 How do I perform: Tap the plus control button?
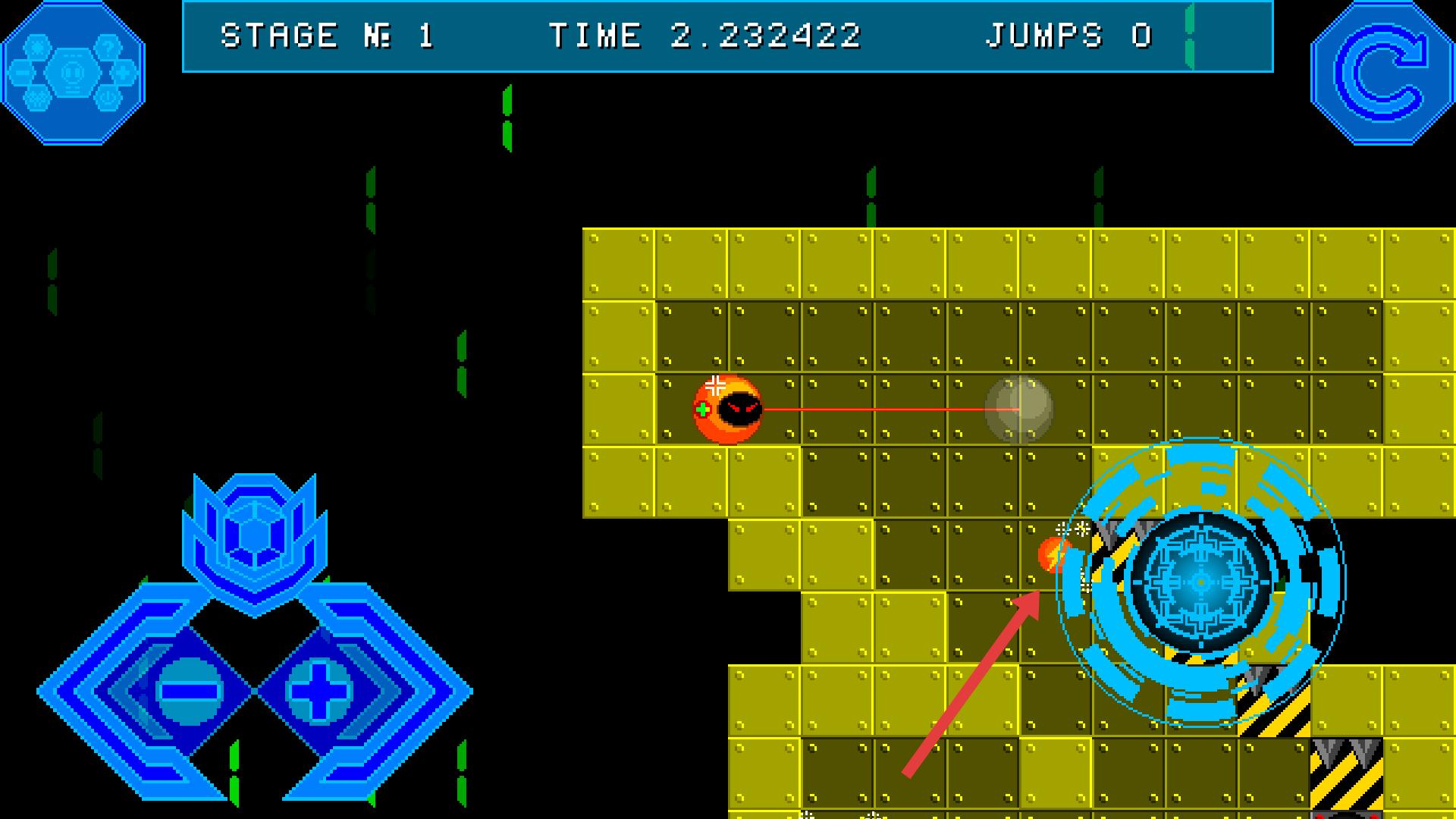tap(318, 691)
